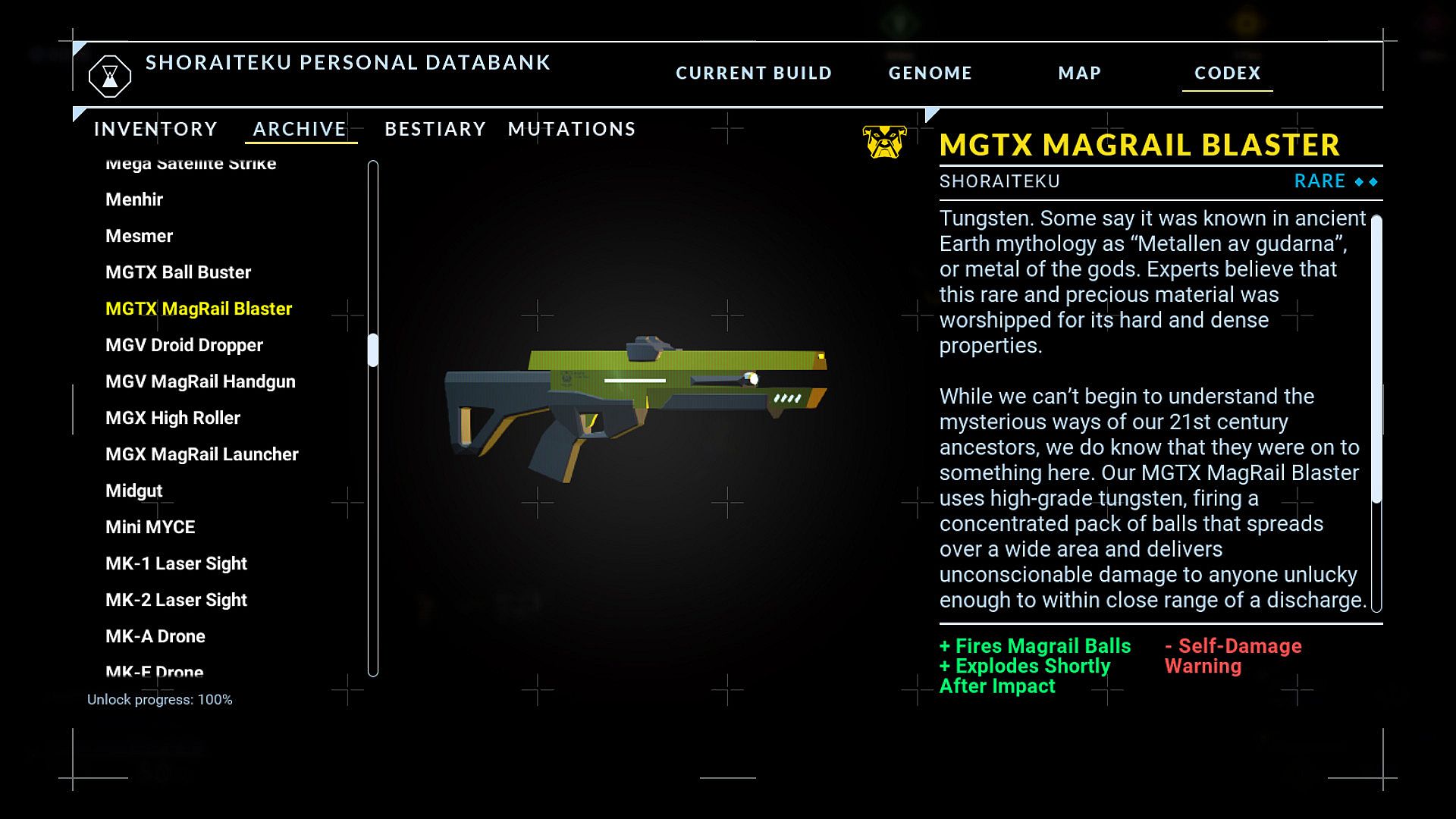Switch to the Genome tab
1456x819 pixels.
click(930, 73)
